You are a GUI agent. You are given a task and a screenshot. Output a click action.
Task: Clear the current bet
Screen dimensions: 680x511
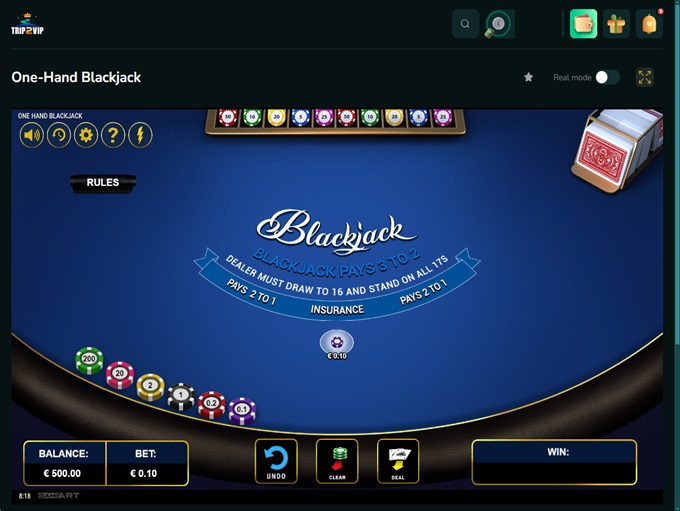pyautogui.click(x=337, y=461)
